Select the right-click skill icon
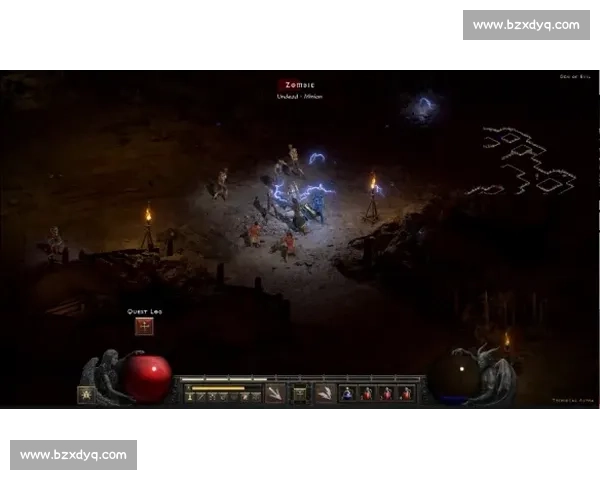Image resolution: width=600 pixels, height=480 pixels. pos(325,393)
